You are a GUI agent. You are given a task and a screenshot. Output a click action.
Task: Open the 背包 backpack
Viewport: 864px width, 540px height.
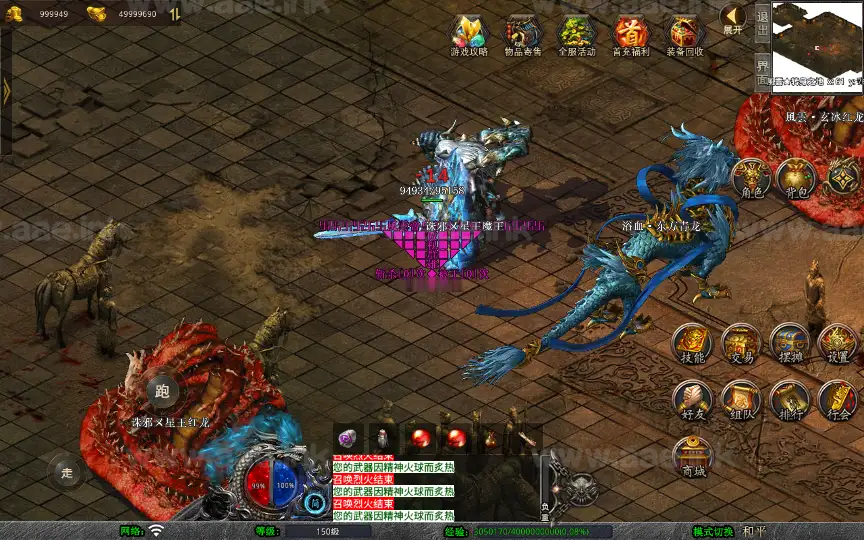[x=797, y=177]
